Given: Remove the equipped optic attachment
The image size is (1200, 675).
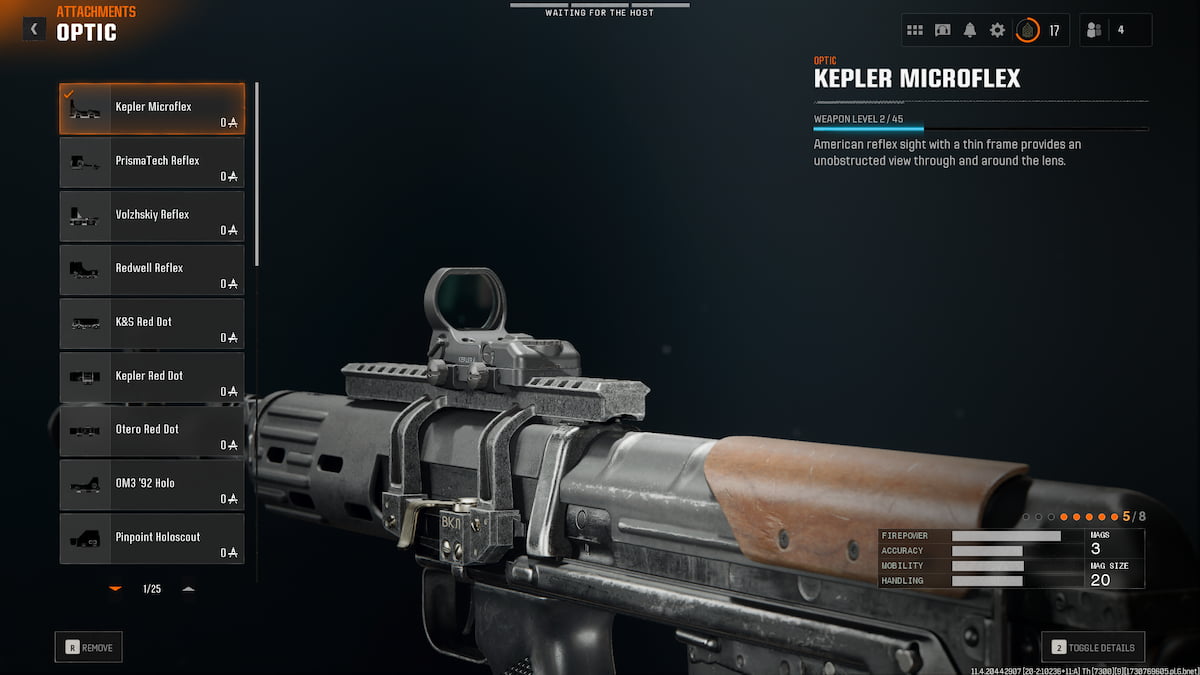Looking at the screenshot, I should [89, 648].
